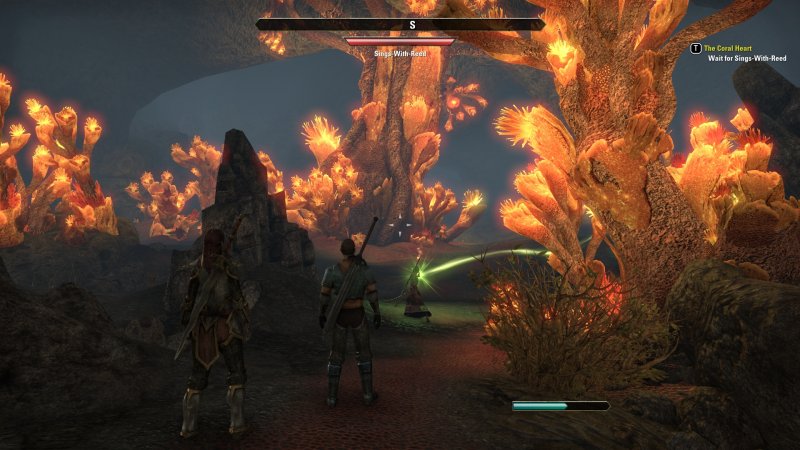Click the compass bar showing S
Viewport: 800px width, 450px height.
click(x=400, y=24)
